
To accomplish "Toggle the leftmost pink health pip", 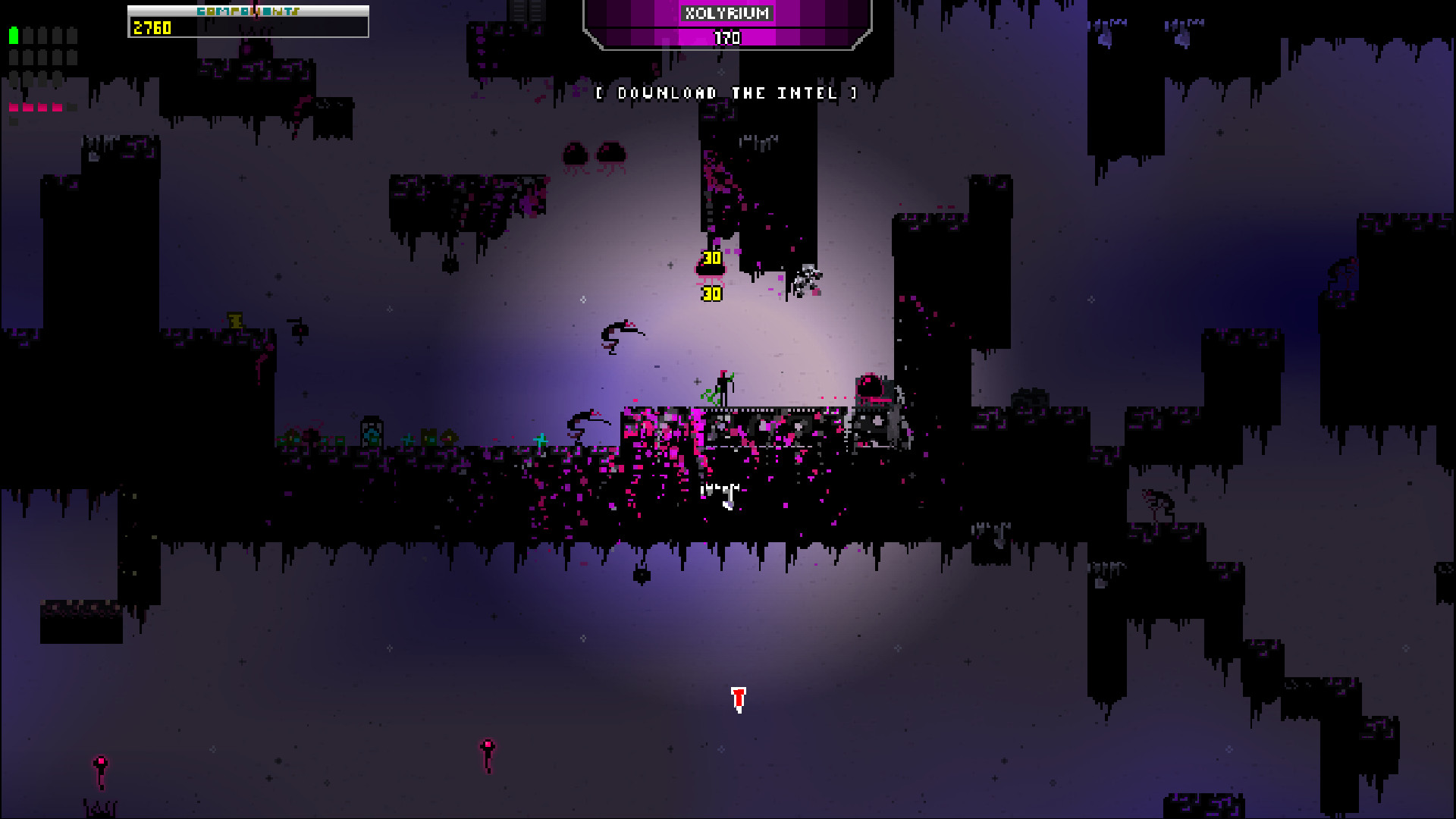I will coord(14,106).
